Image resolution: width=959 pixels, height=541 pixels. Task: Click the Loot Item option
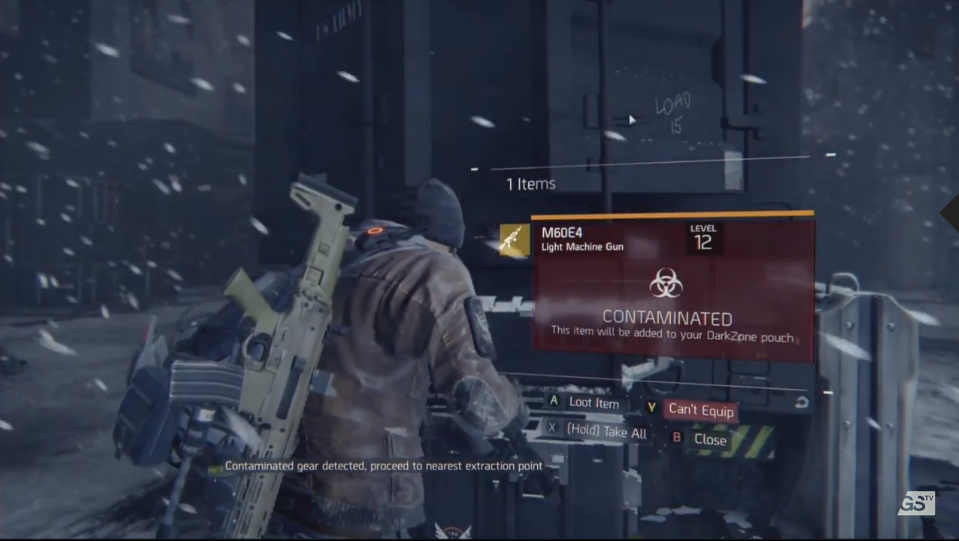coord(594,403)
